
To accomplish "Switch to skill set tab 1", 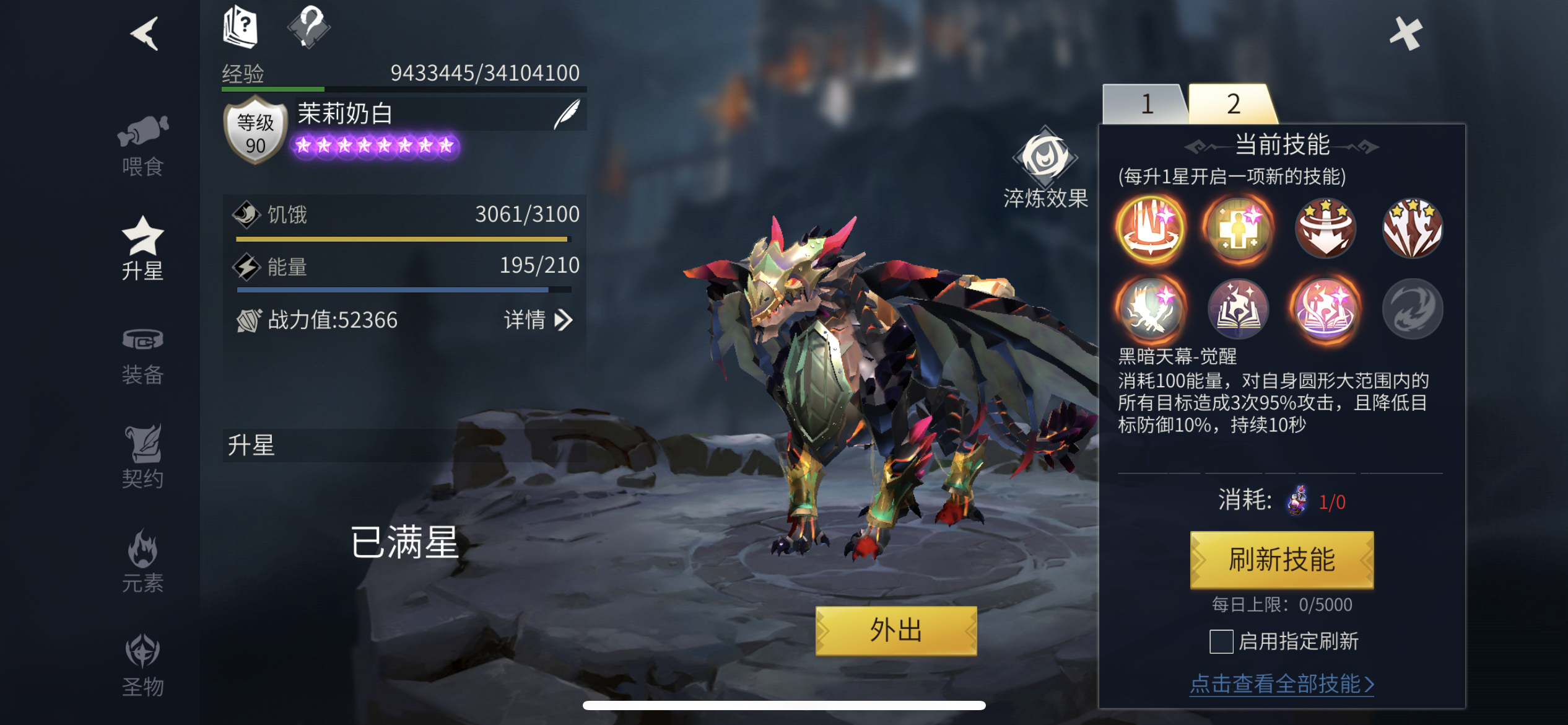I will (x=1146, y=104).
